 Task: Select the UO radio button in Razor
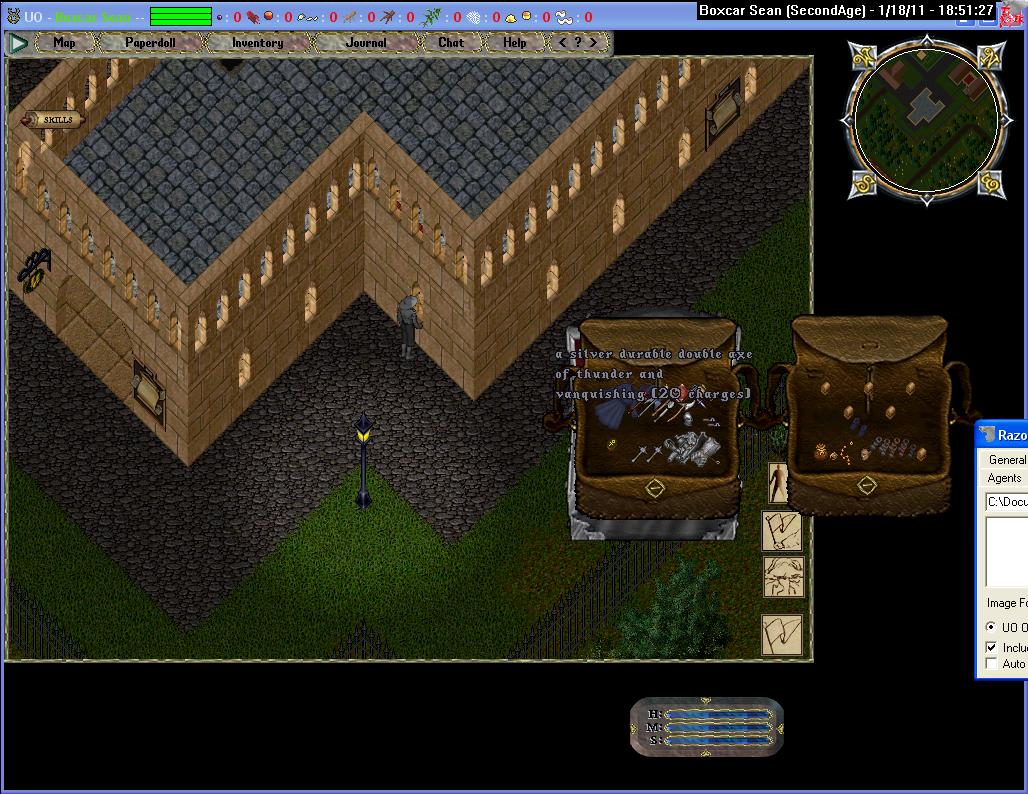[991, 627]
